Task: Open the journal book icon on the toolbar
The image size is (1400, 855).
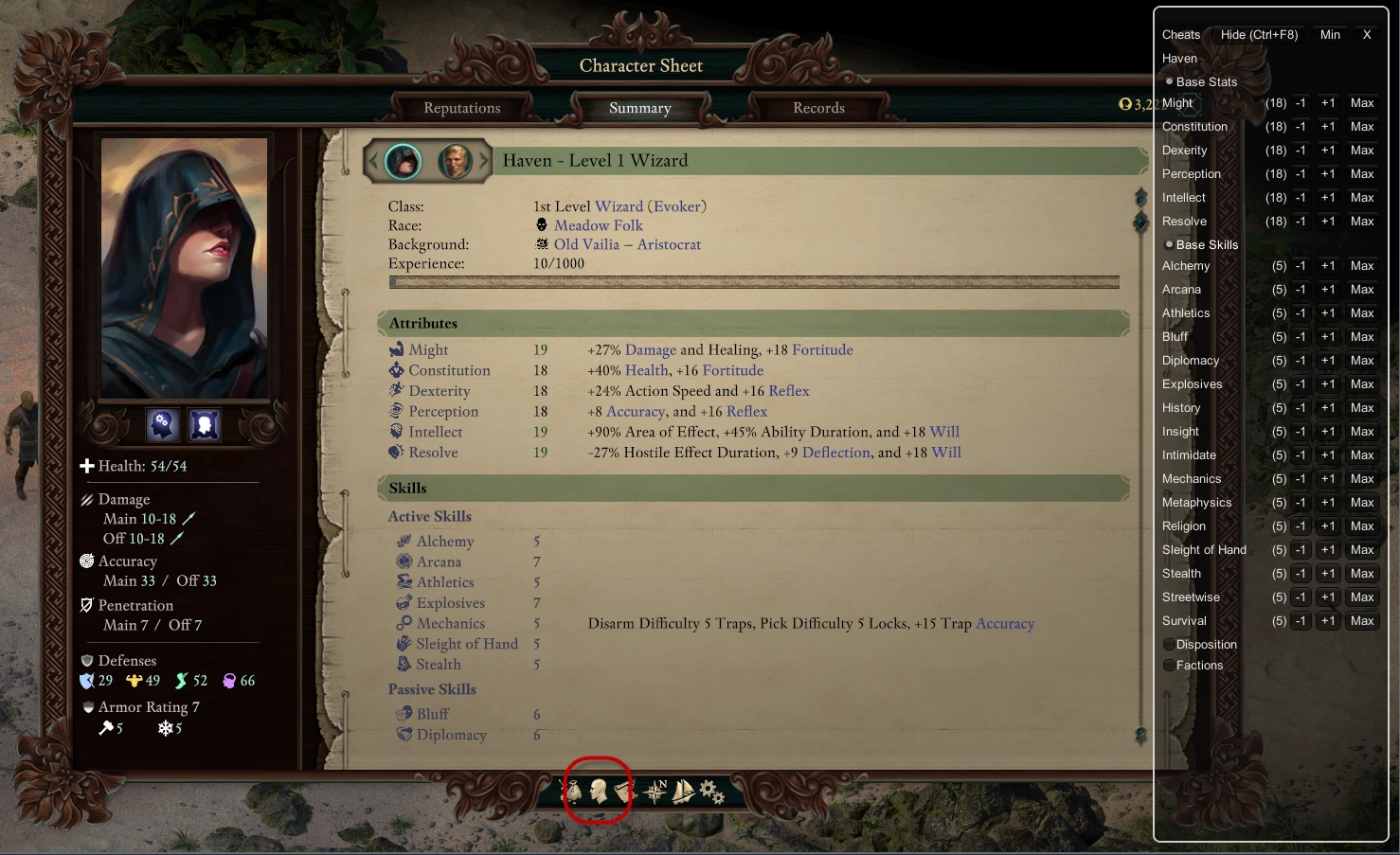Action: point(621,793)
